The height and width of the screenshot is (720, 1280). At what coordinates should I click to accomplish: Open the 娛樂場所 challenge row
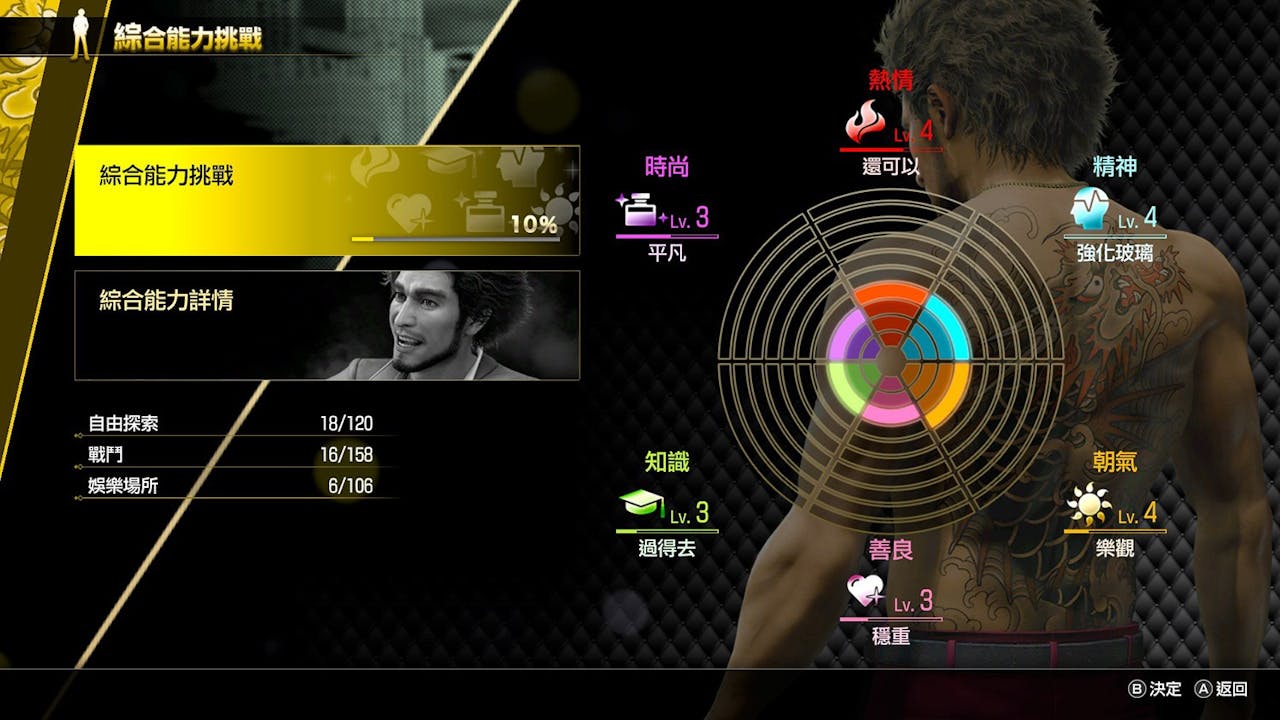tap(230, 486)
